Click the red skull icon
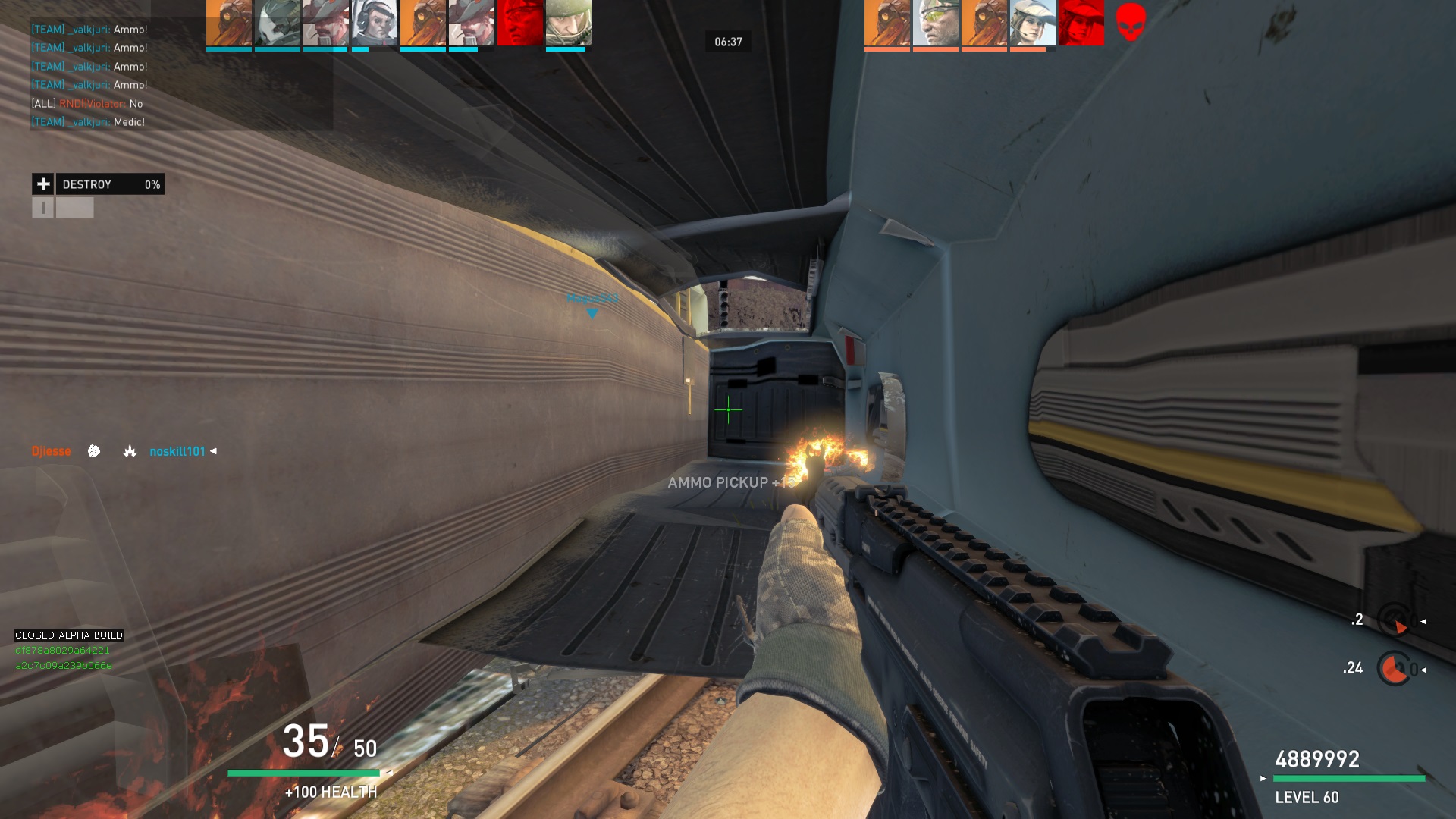 click(x=1131, y=21)
